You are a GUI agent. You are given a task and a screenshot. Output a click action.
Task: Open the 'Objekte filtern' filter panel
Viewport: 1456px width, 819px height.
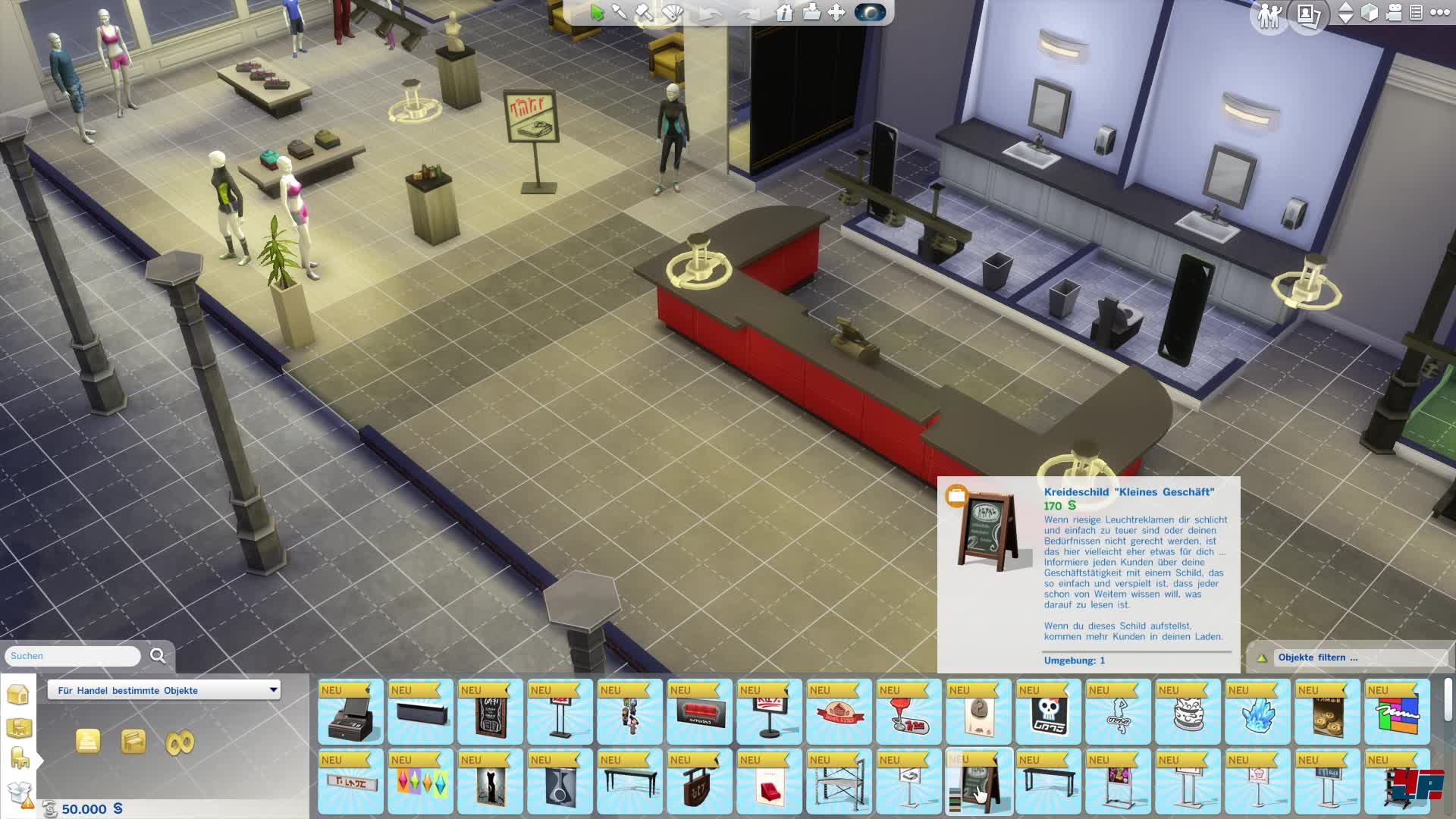[x=1317, y=657]
